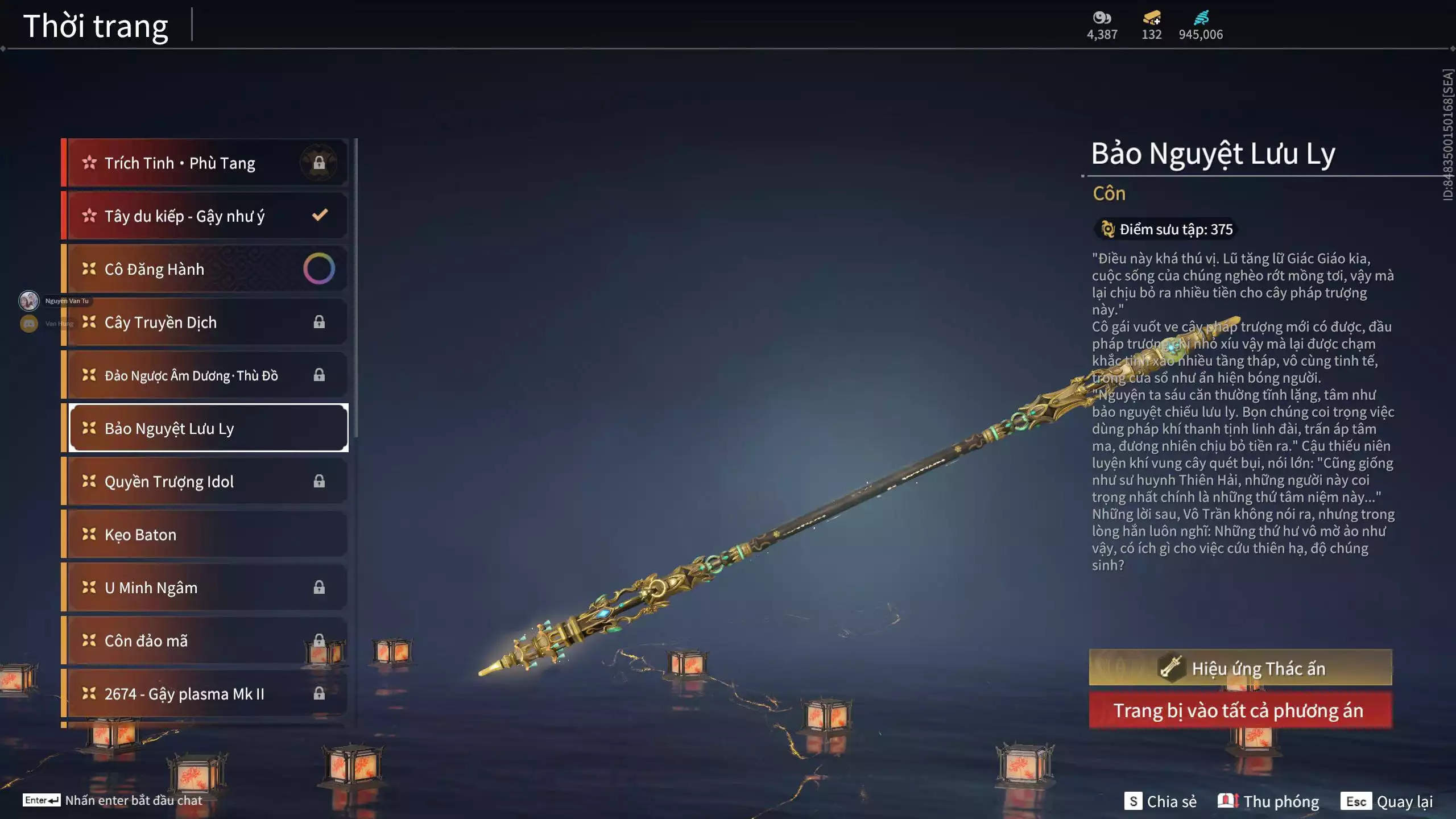
Task: Open Hiệu ứng Thác ấn effects
Action: tap(1240, 668)
